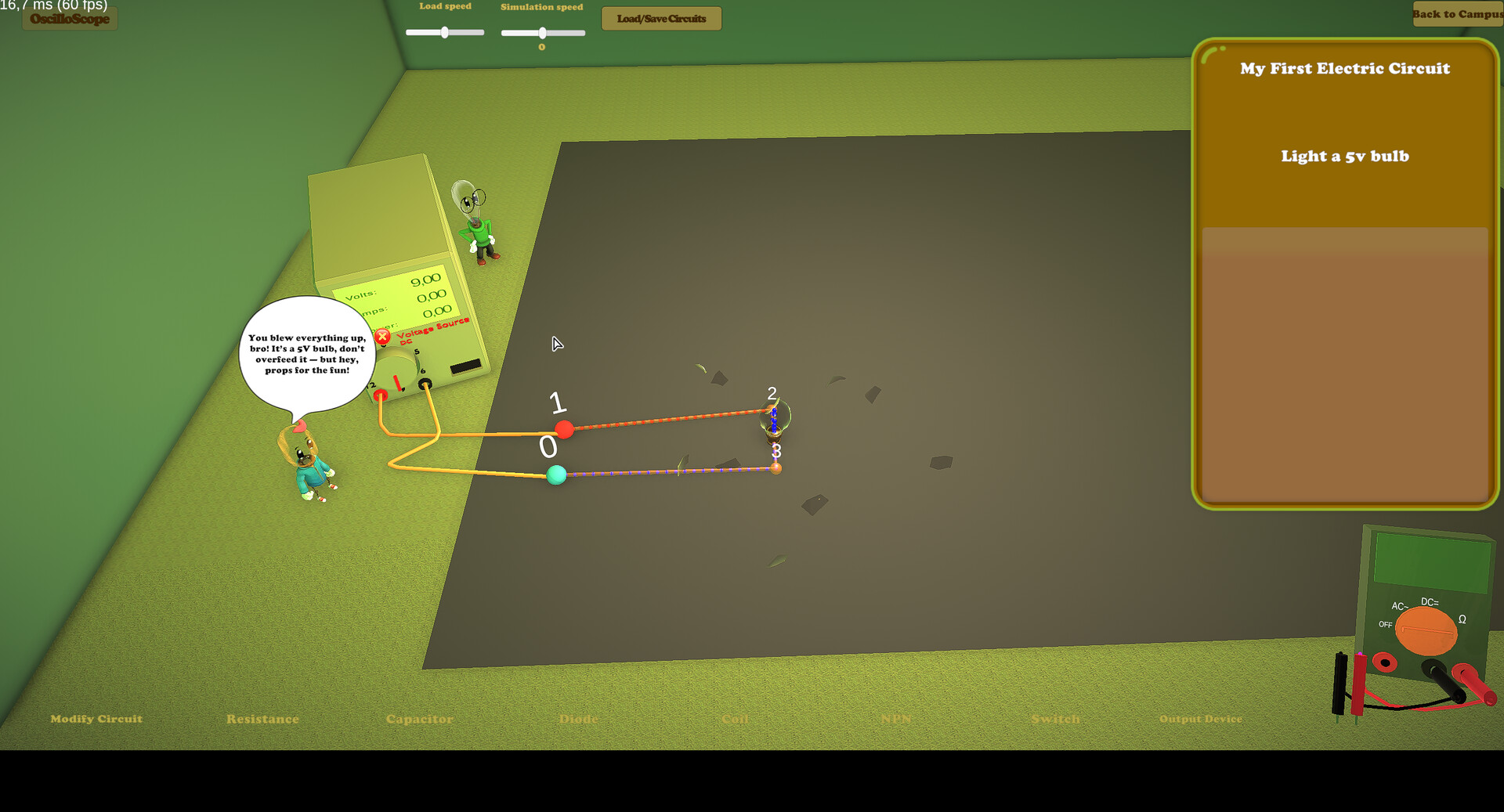Add a Diode component
The width and height of the screenshot is (1504, 812).
tap(577, 718)
